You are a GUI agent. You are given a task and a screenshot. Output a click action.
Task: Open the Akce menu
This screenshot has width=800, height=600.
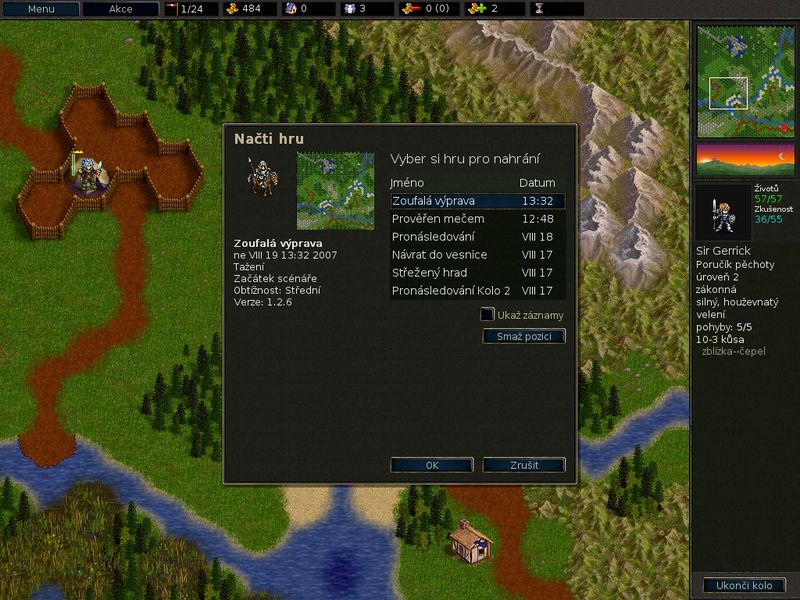point(120,9)
